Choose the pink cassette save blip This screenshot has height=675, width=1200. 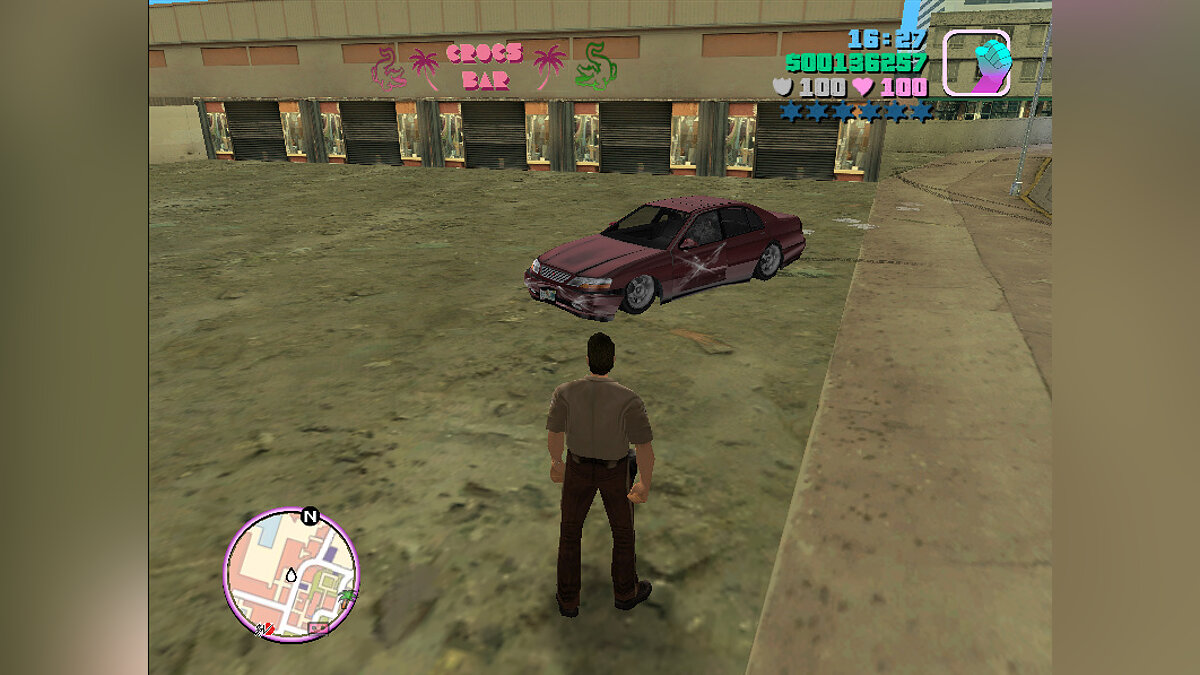[x=318, y=629]
